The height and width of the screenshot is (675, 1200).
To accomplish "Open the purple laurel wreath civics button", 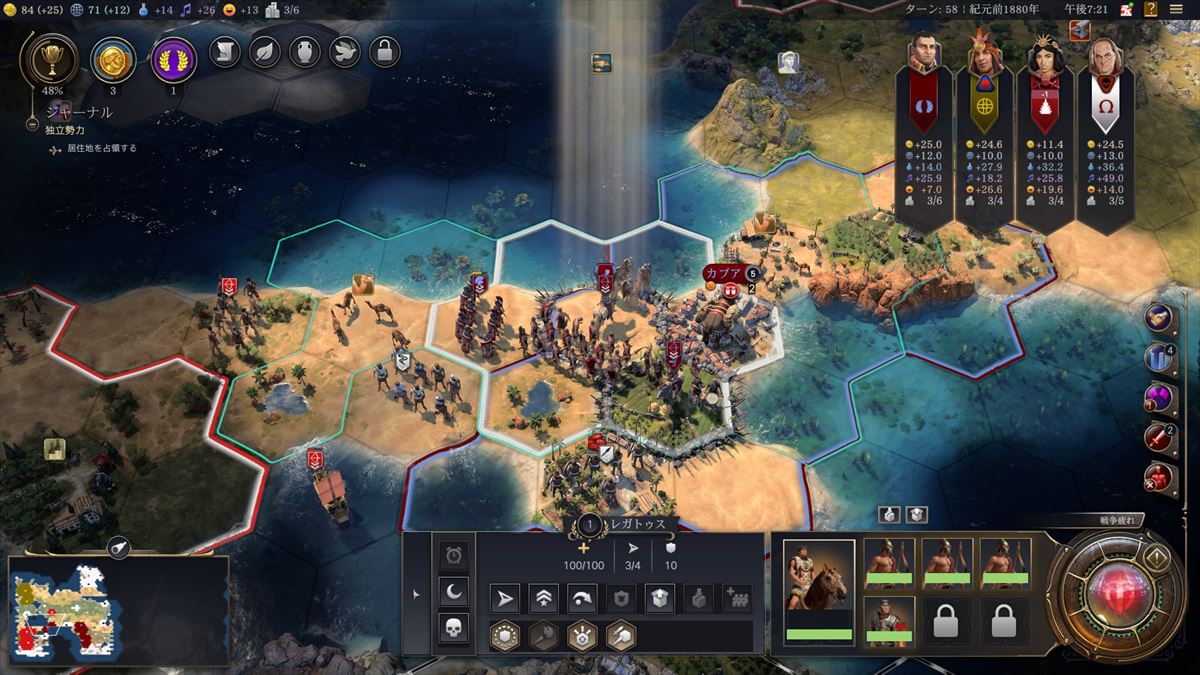I will tap(172, 58).
